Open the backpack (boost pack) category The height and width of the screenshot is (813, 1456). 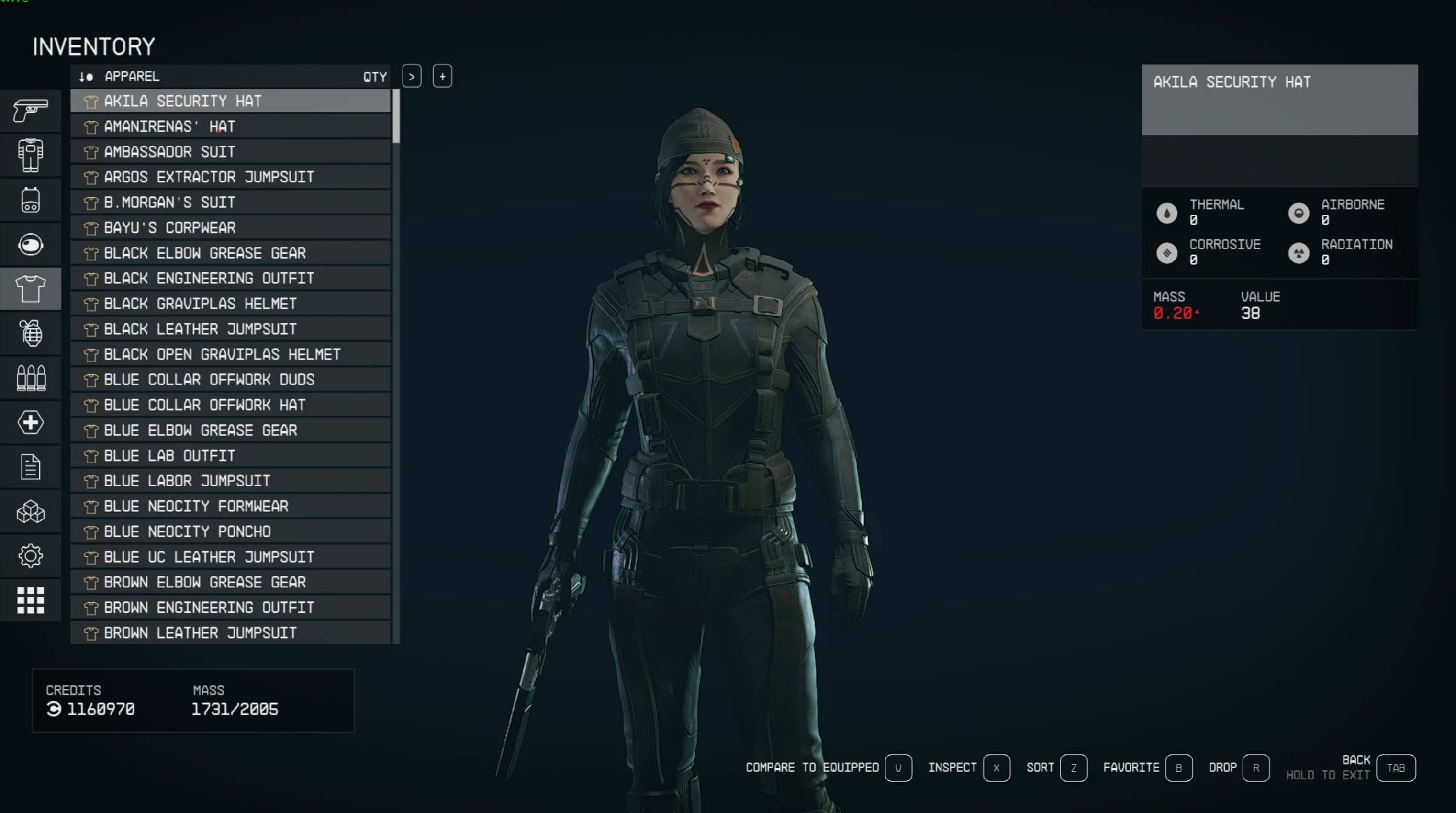pos(31,200)
